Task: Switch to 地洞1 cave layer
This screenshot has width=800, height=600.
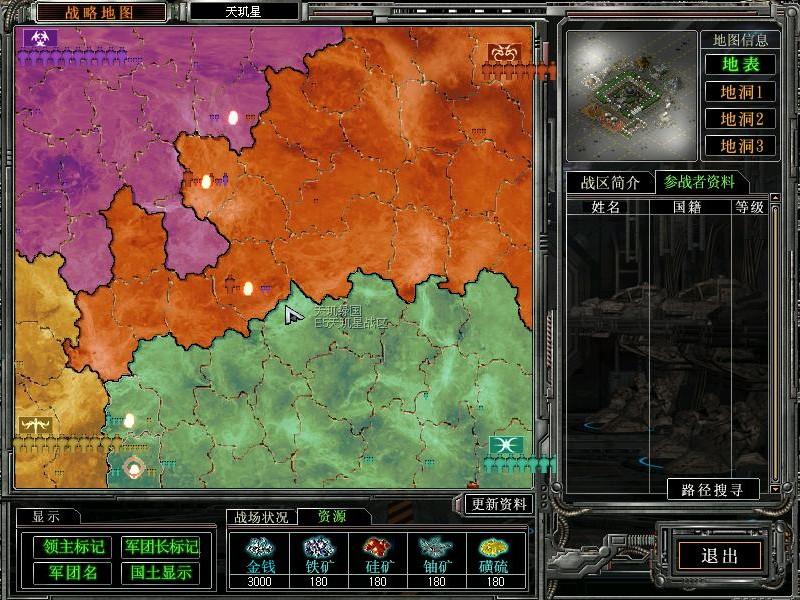Action: (742, 92)
